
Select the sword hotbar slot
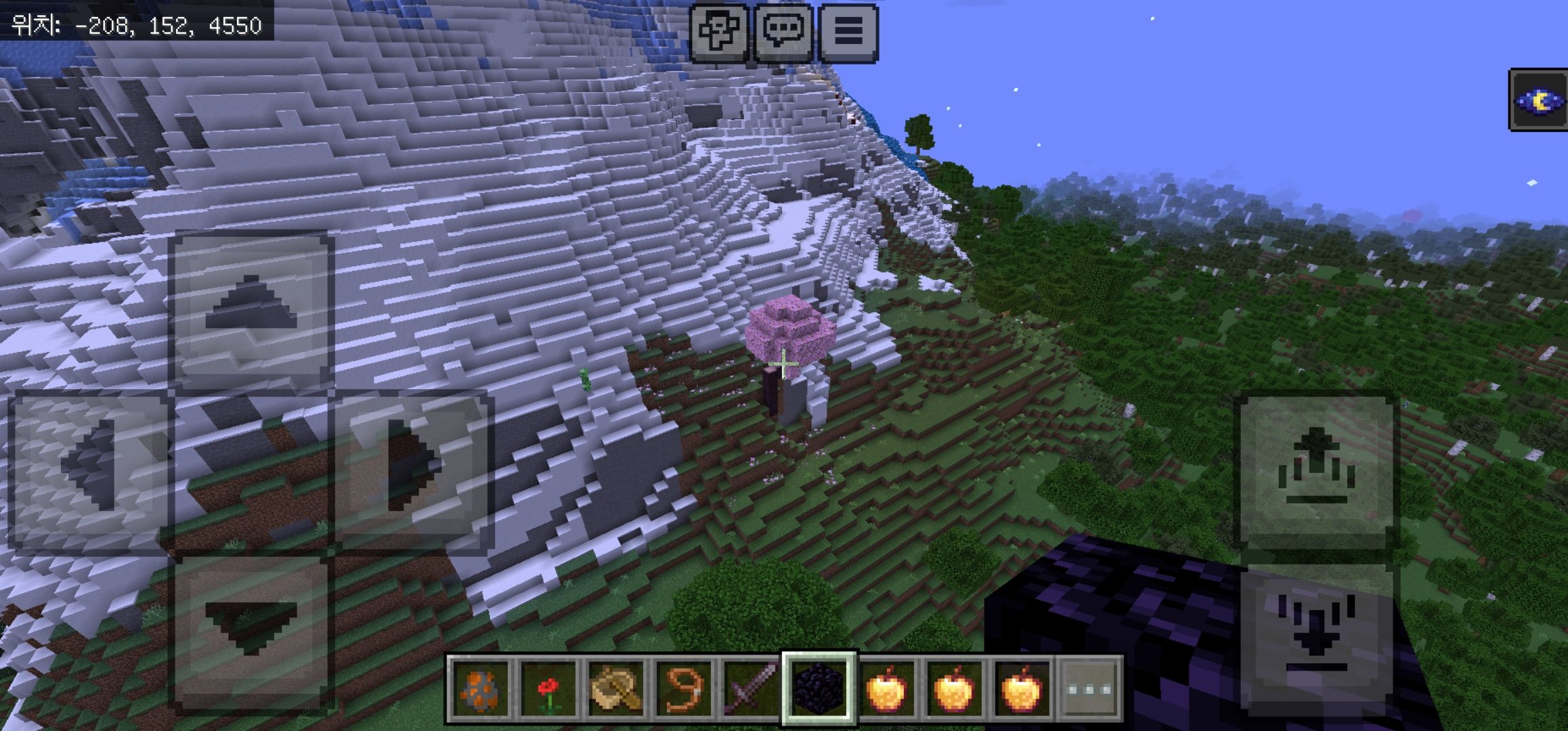click(x=751, y=689)
